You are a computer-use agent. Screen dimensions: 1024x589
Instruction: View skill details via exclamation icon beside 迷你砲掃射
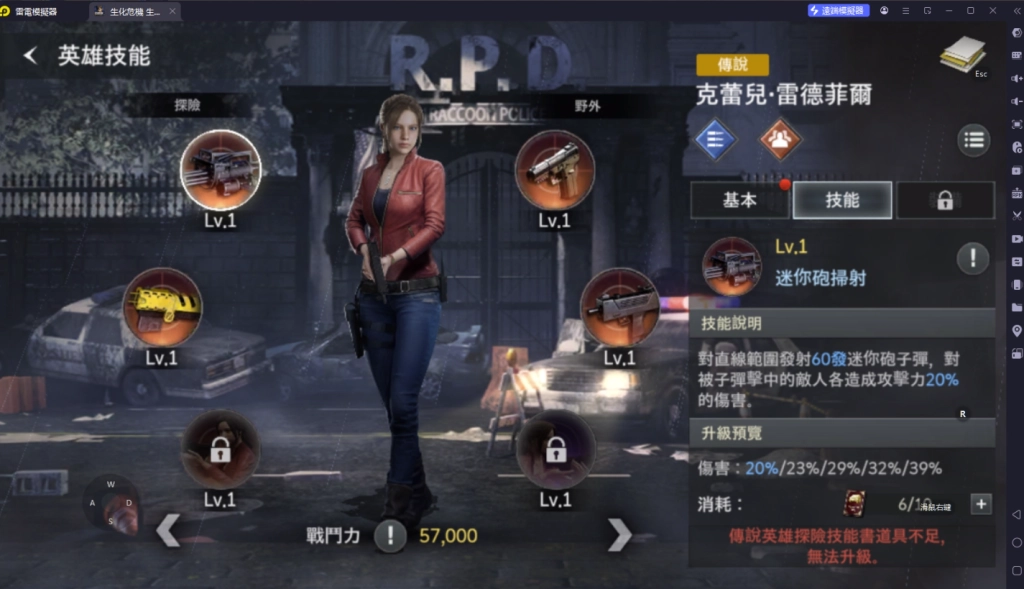point(973,259)
